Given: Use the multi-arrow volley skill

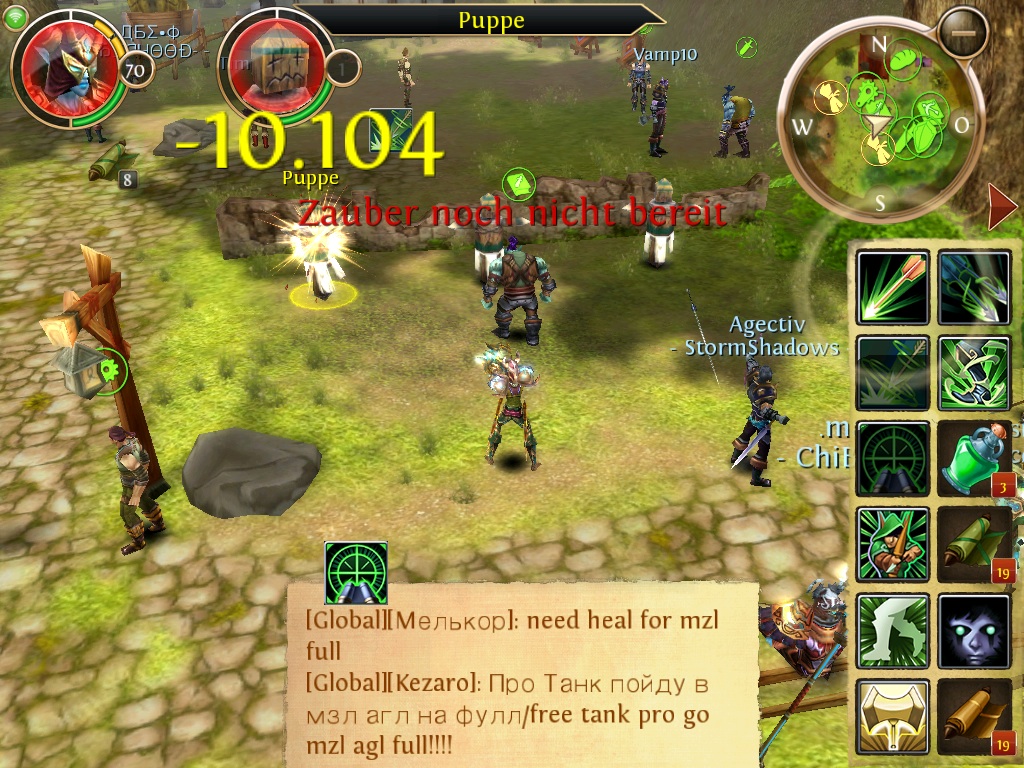Looking at the screenshot, I should click(x=974, y=288).
